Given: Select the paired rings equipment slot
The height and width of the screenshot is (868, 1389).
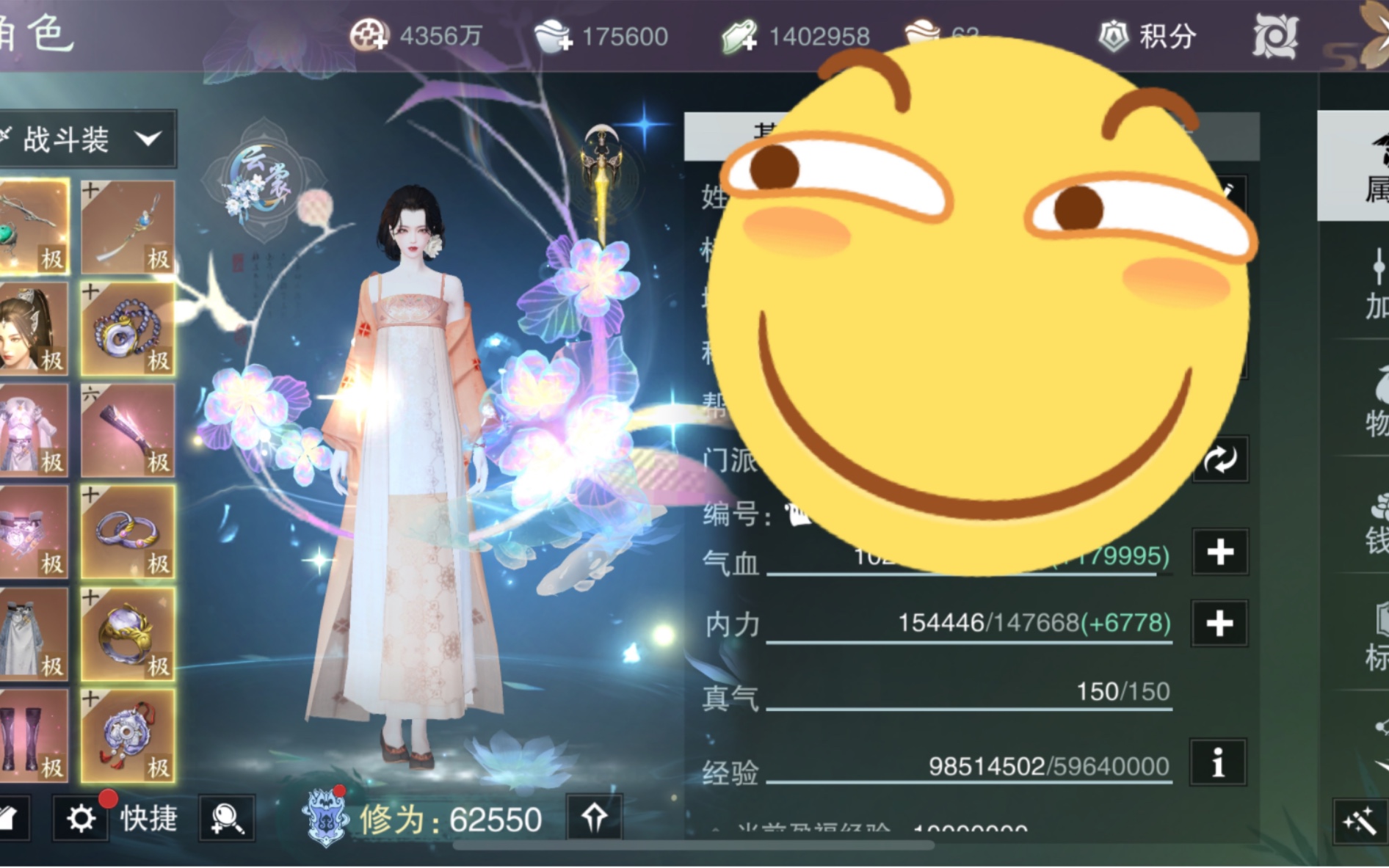Looking at the screenshot, I should (x=128, y=533).
